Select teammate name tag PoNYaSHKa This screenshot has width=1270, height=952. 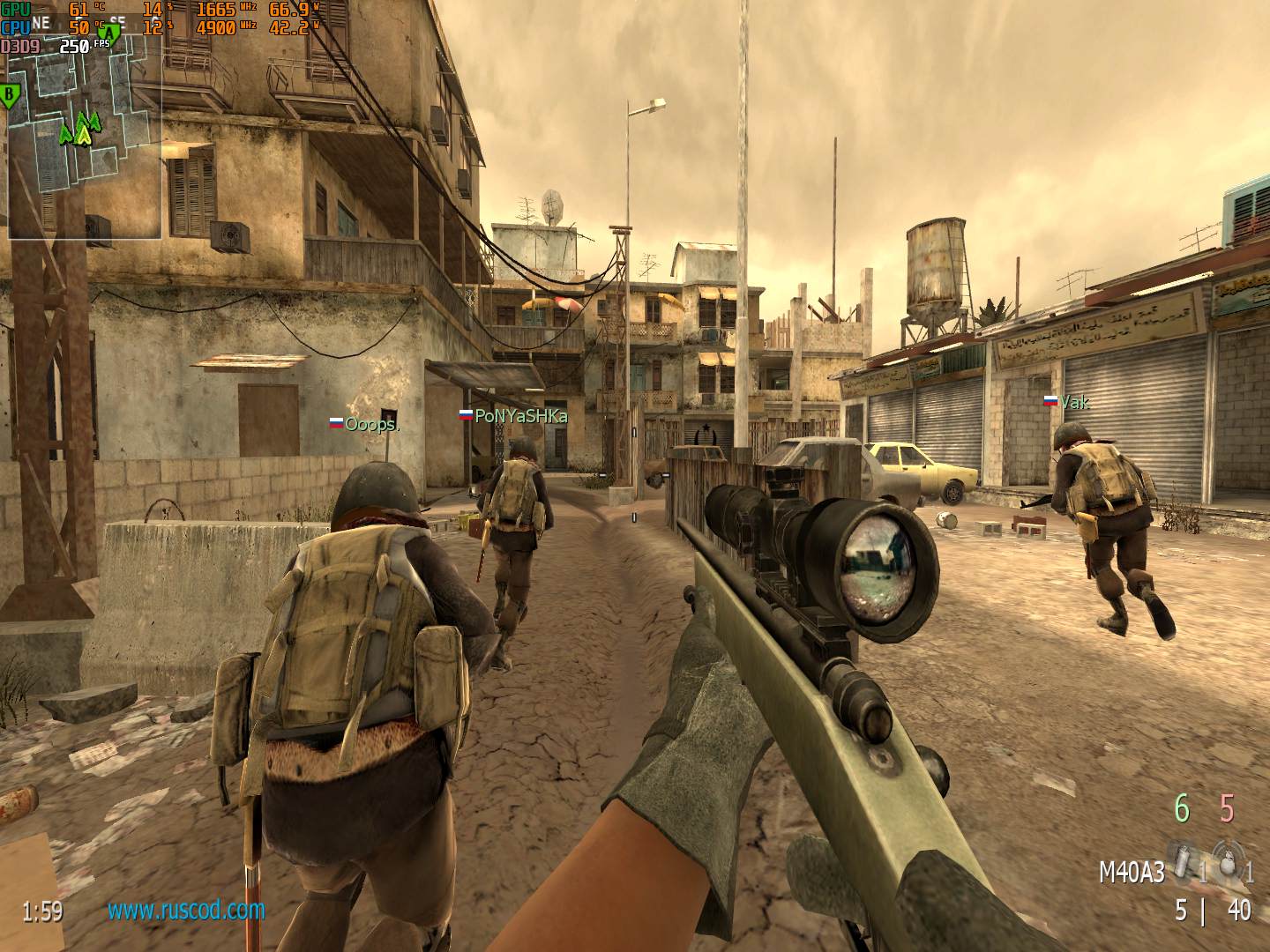pos(520,416)
